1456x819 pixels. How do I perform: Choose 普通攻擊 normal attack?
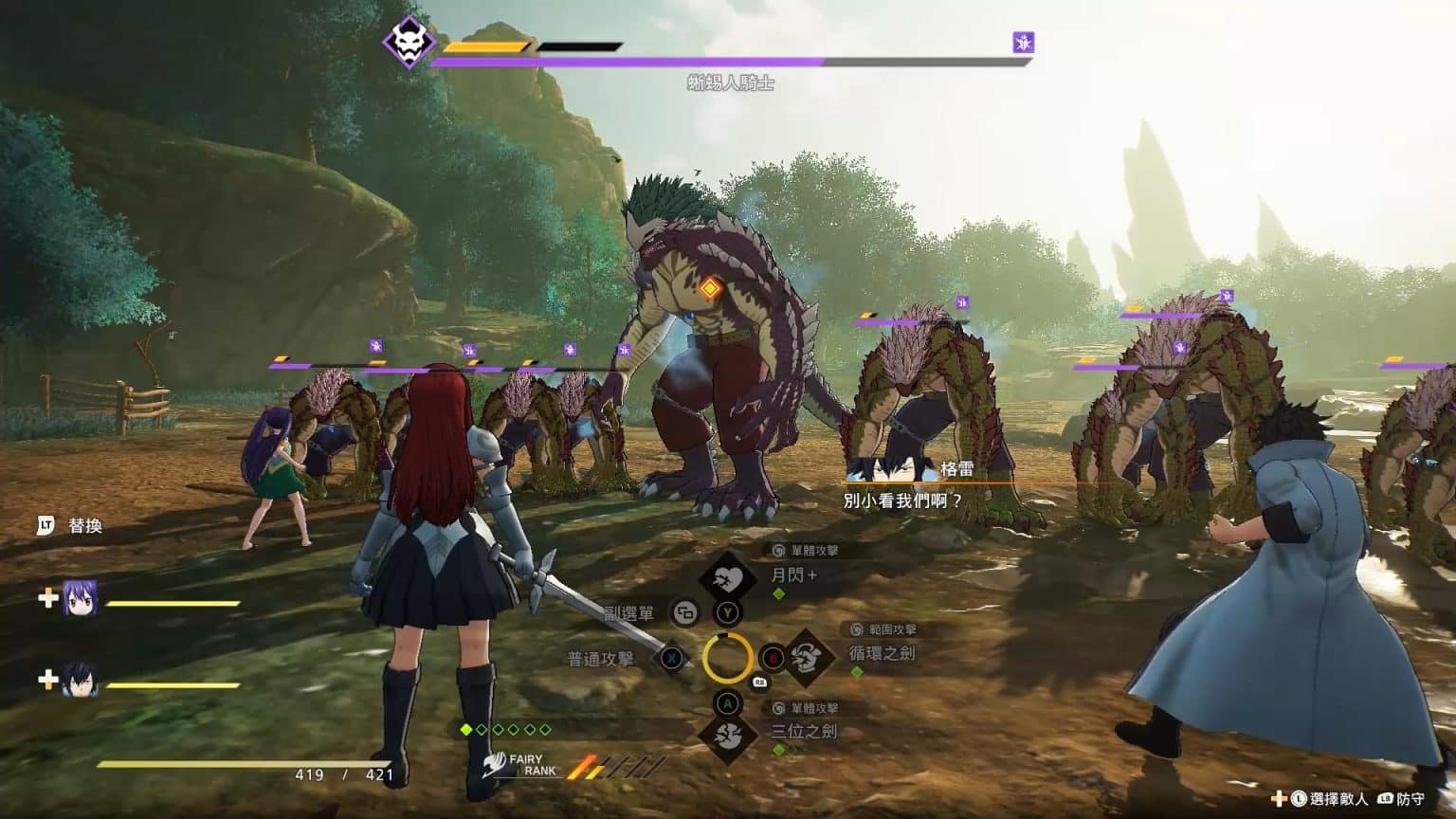672,657
